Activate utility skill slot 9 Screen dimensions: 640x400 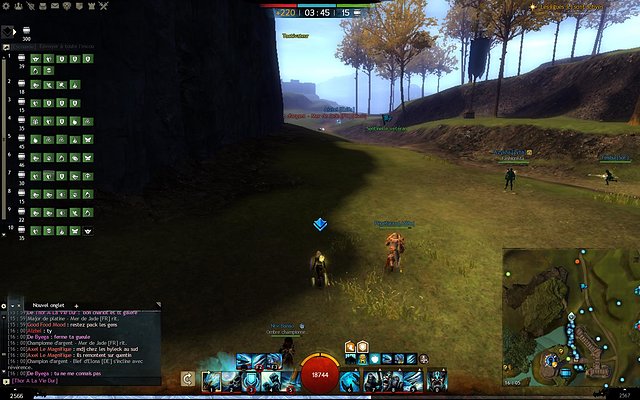coord(411,380)
